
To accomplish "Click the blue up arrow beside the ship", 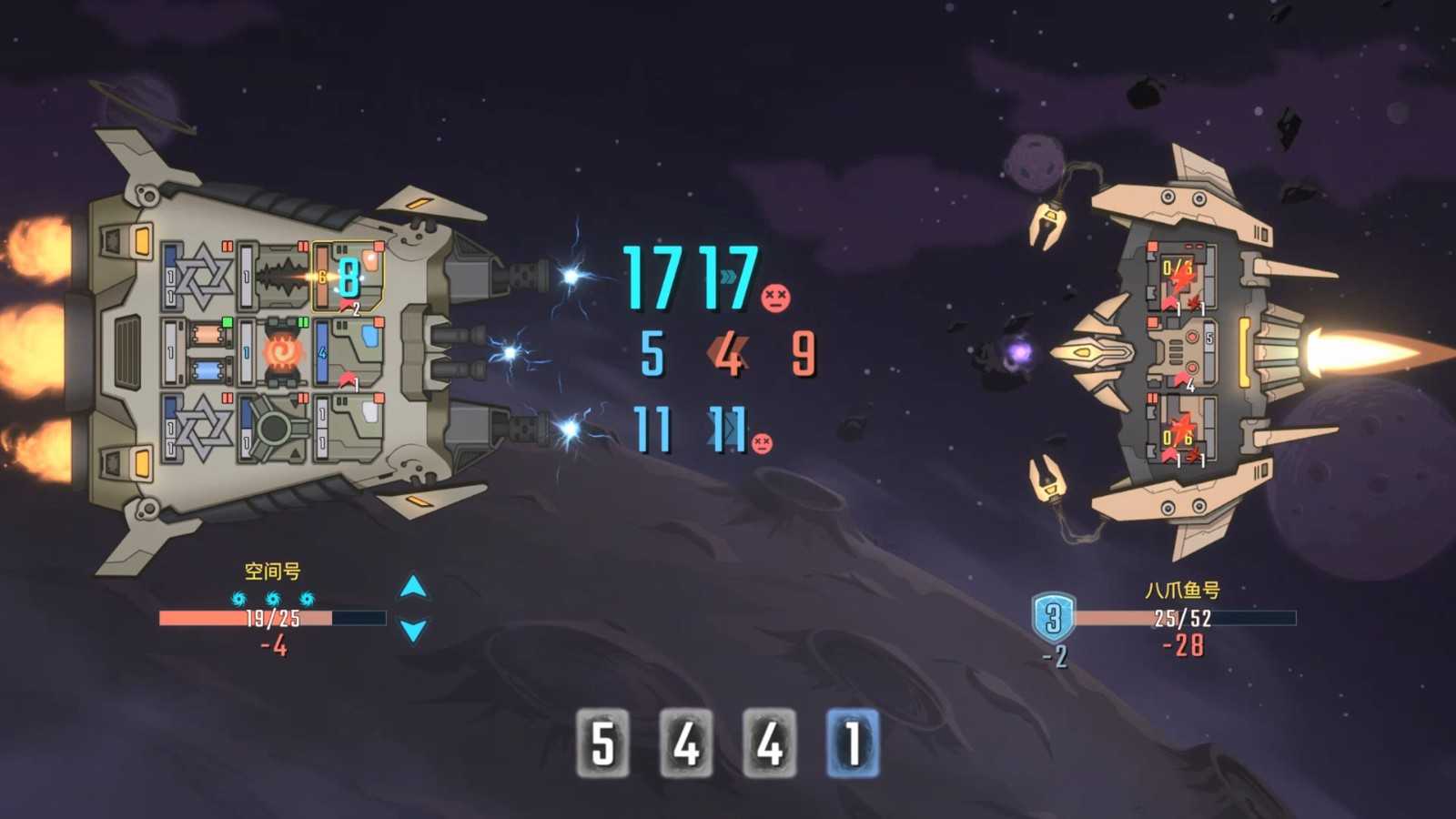I will (413, 587).
